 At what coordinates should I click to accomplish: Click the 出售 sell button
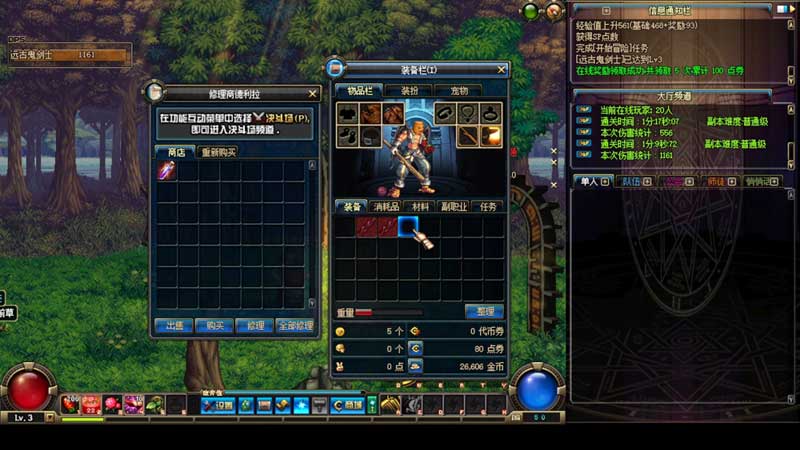173,325
